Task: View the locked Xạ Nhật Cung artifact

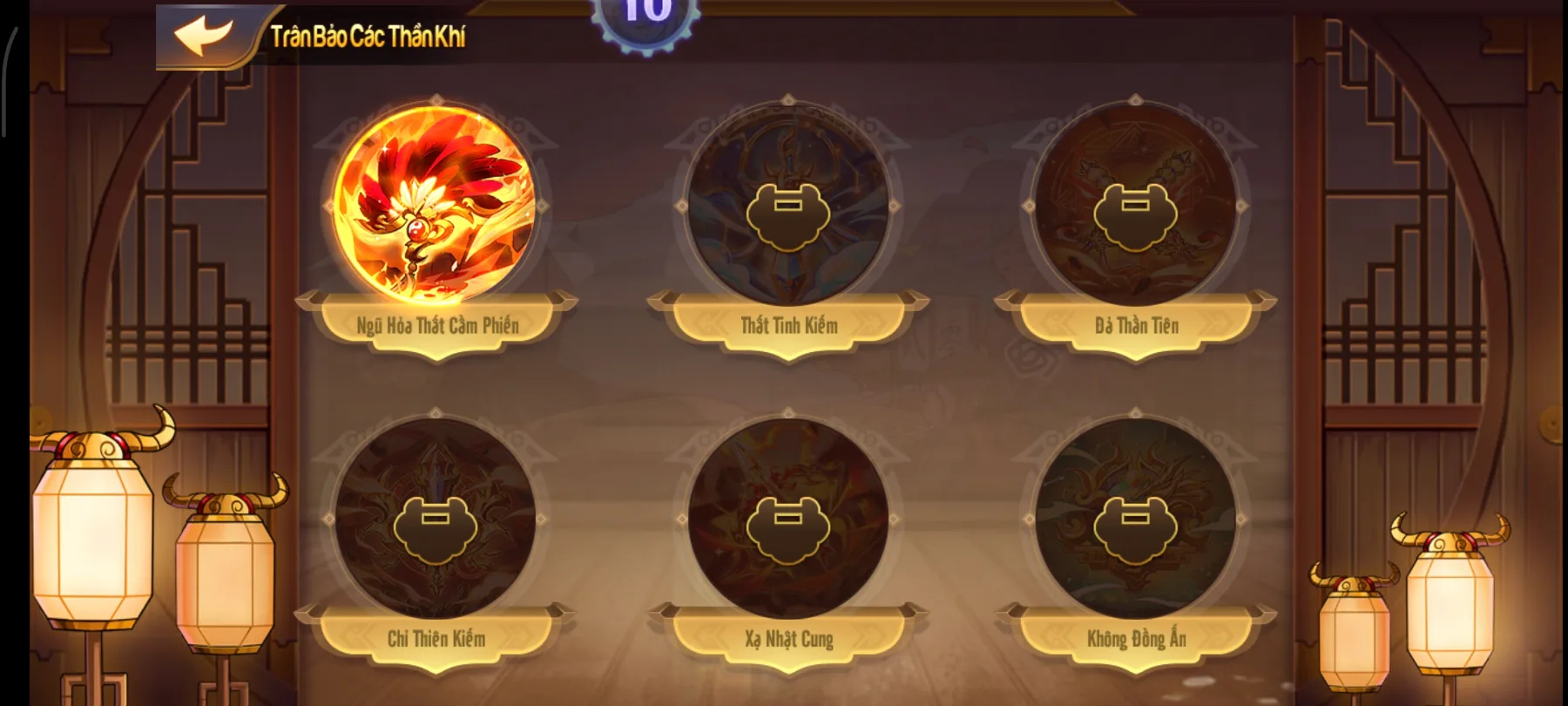Action: [787, 520]
